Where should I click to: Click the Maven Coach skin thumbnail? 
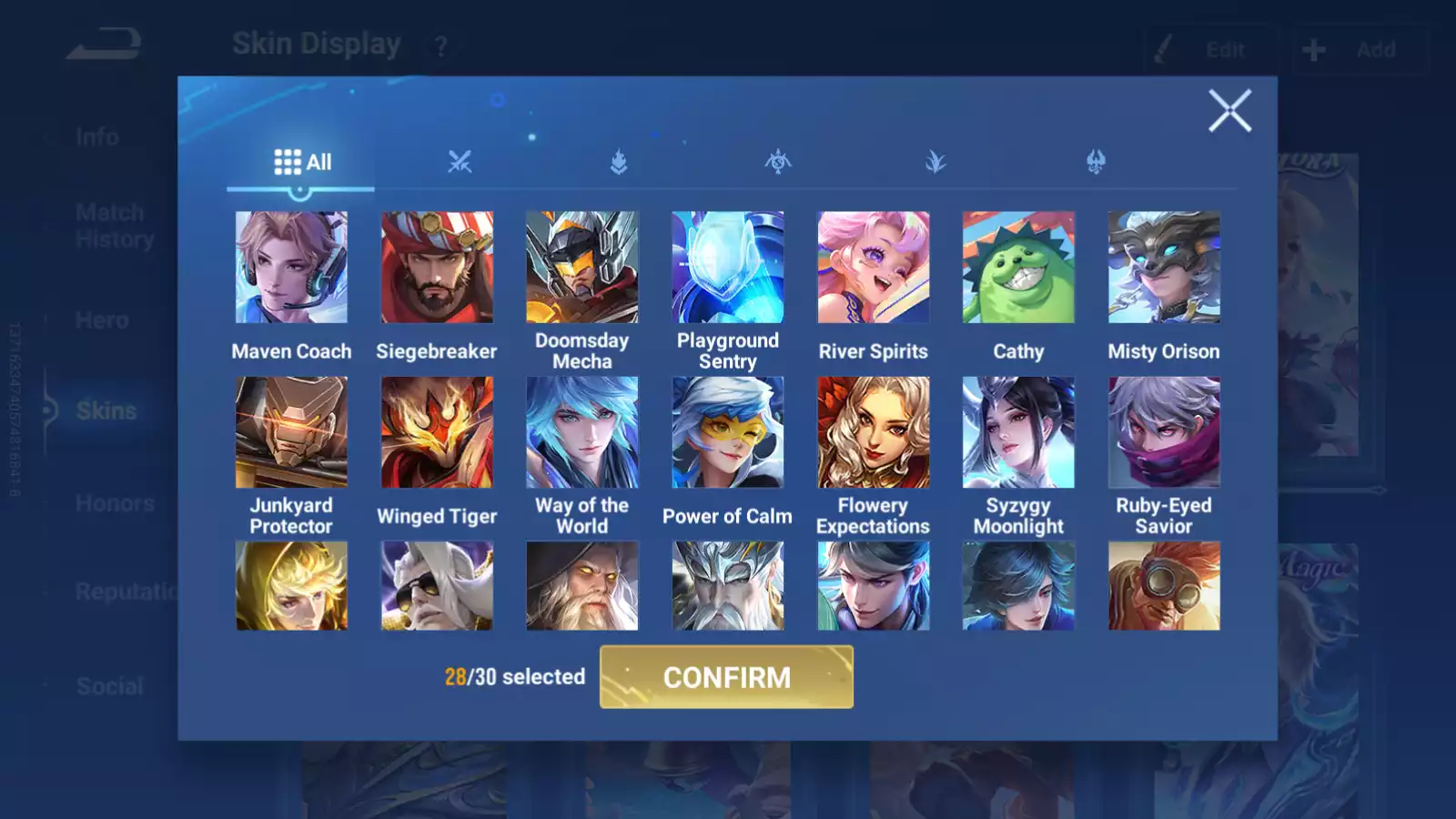(292, 266)
